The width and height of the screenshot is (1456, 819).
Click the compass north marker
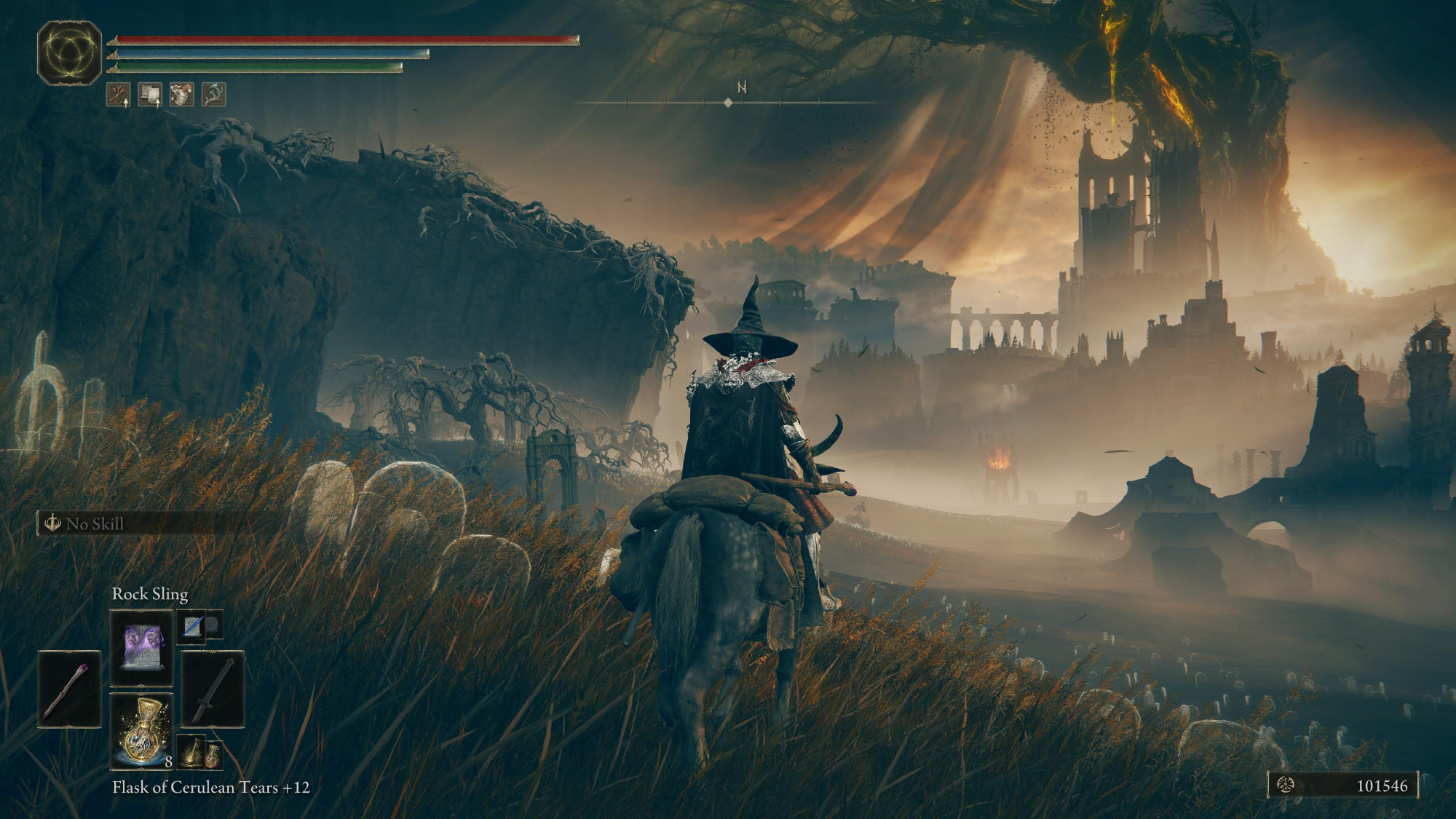coord(742,87)
